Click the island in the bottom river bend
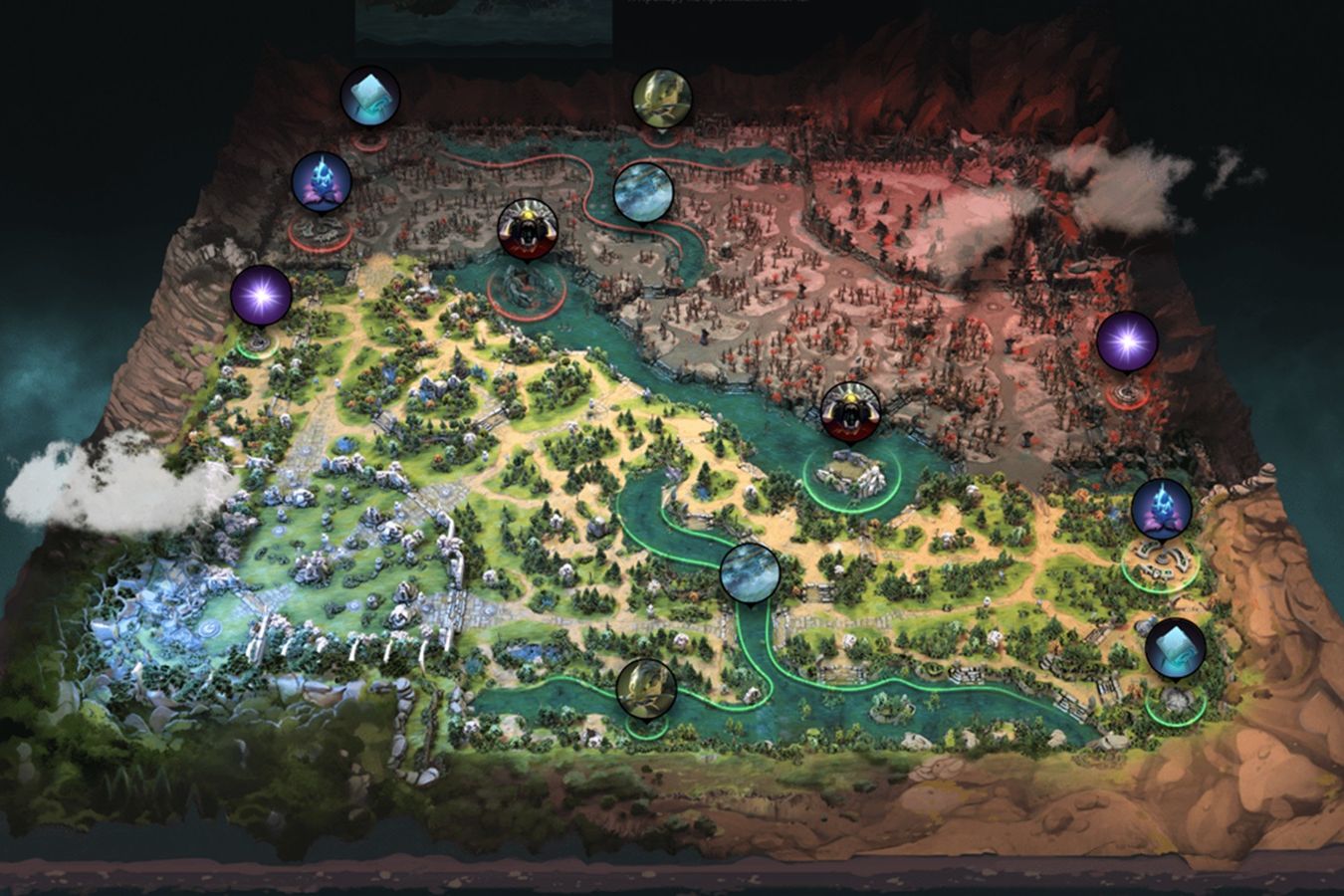 891,707
